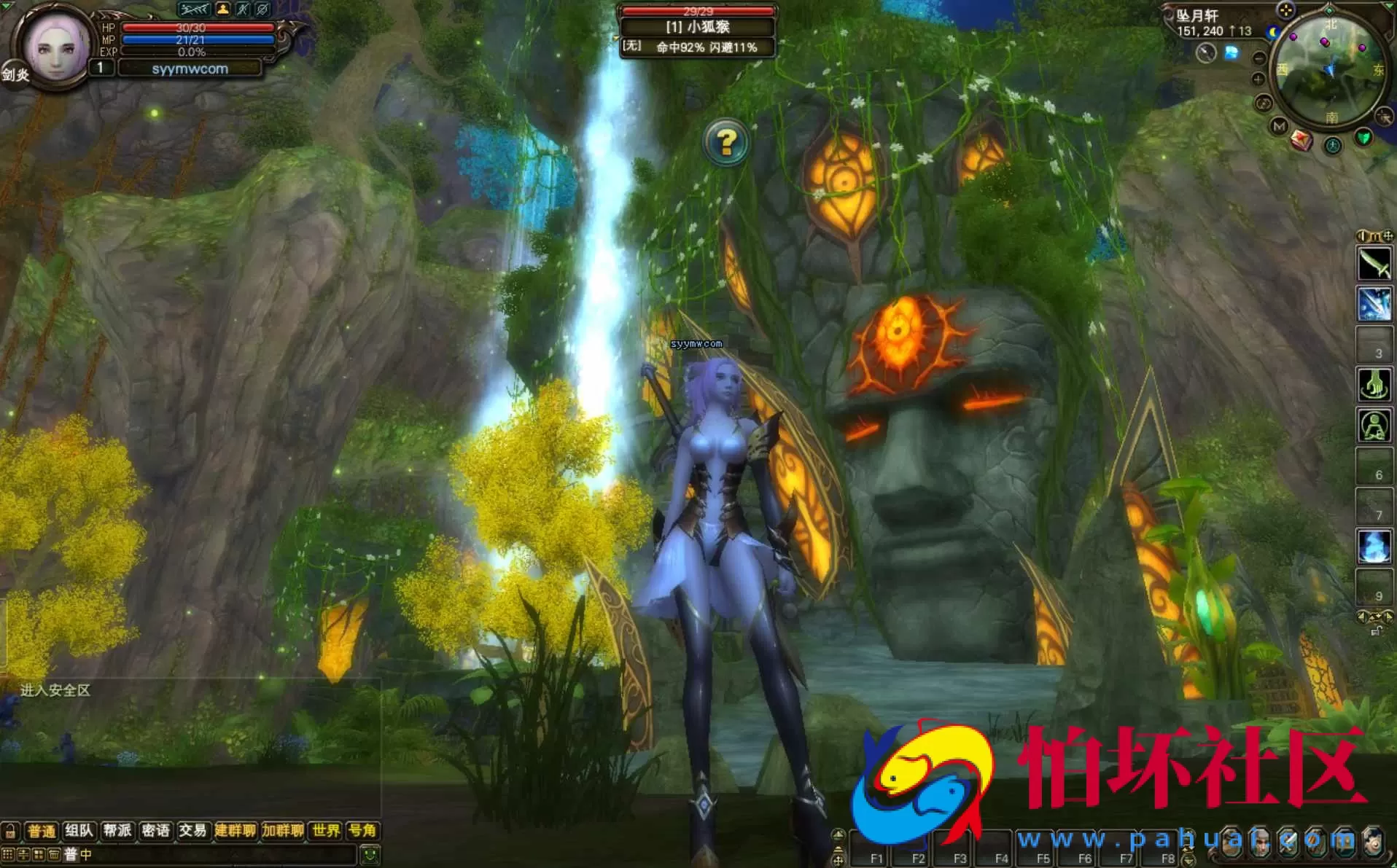Select the sword skill icon in the right sidebar
1397x868 pixels.
pyautogui.click(x=1376, y=264)
